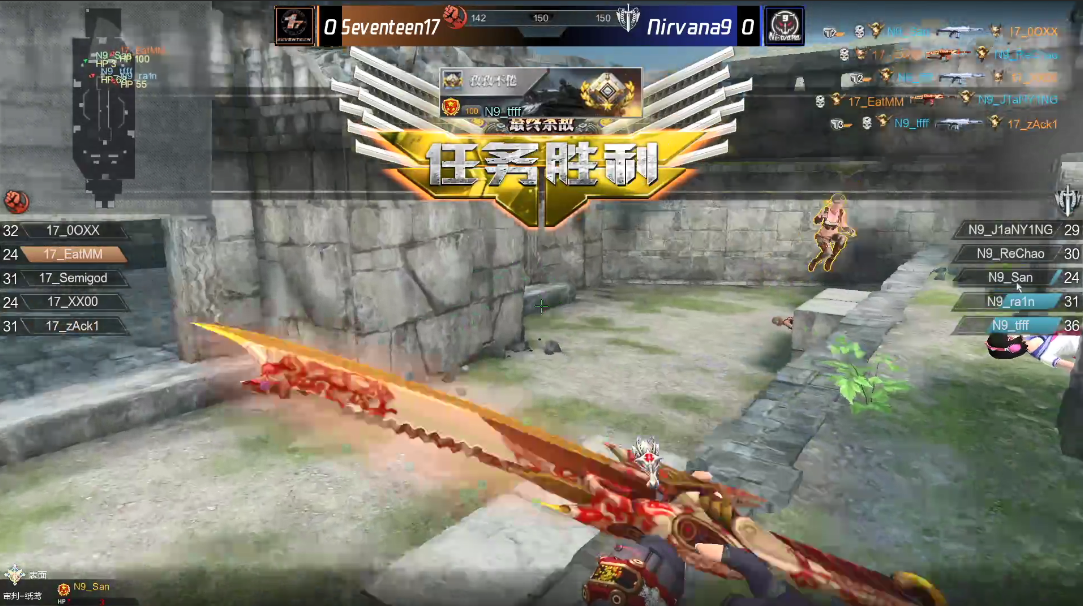The height and width of the screenshot is (606, 1083).
Task: Select player 17_0OXX in the left roster
Action: point(74,230)
